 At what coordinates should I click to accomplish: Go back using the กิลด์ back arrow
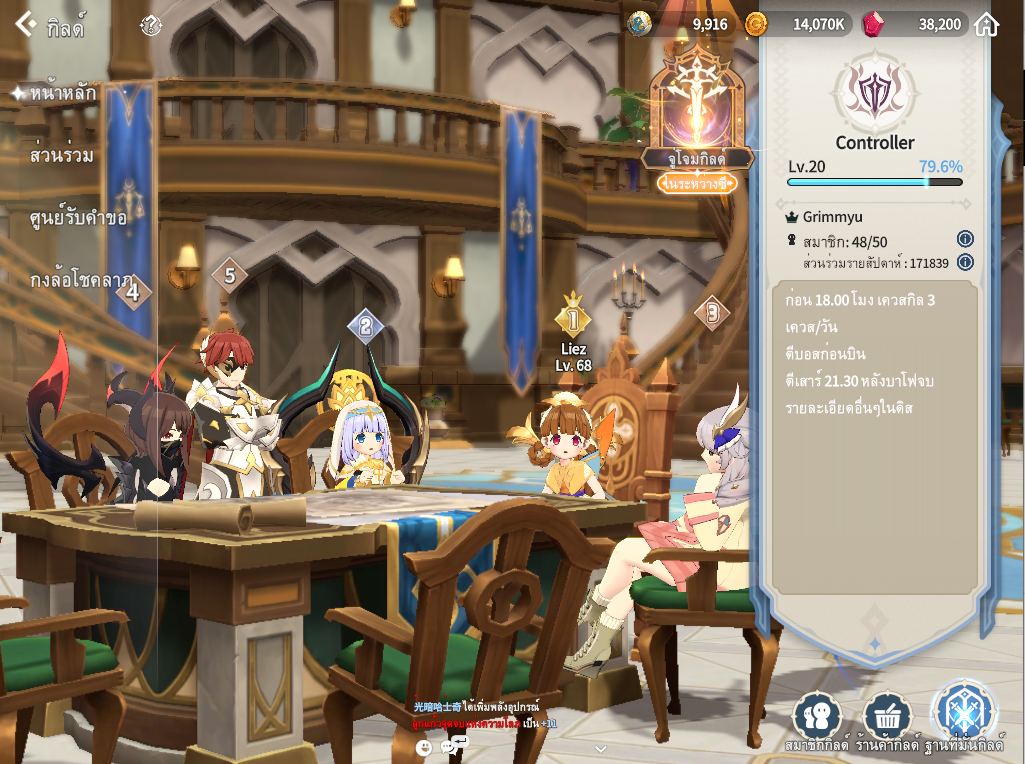[26, 24]
